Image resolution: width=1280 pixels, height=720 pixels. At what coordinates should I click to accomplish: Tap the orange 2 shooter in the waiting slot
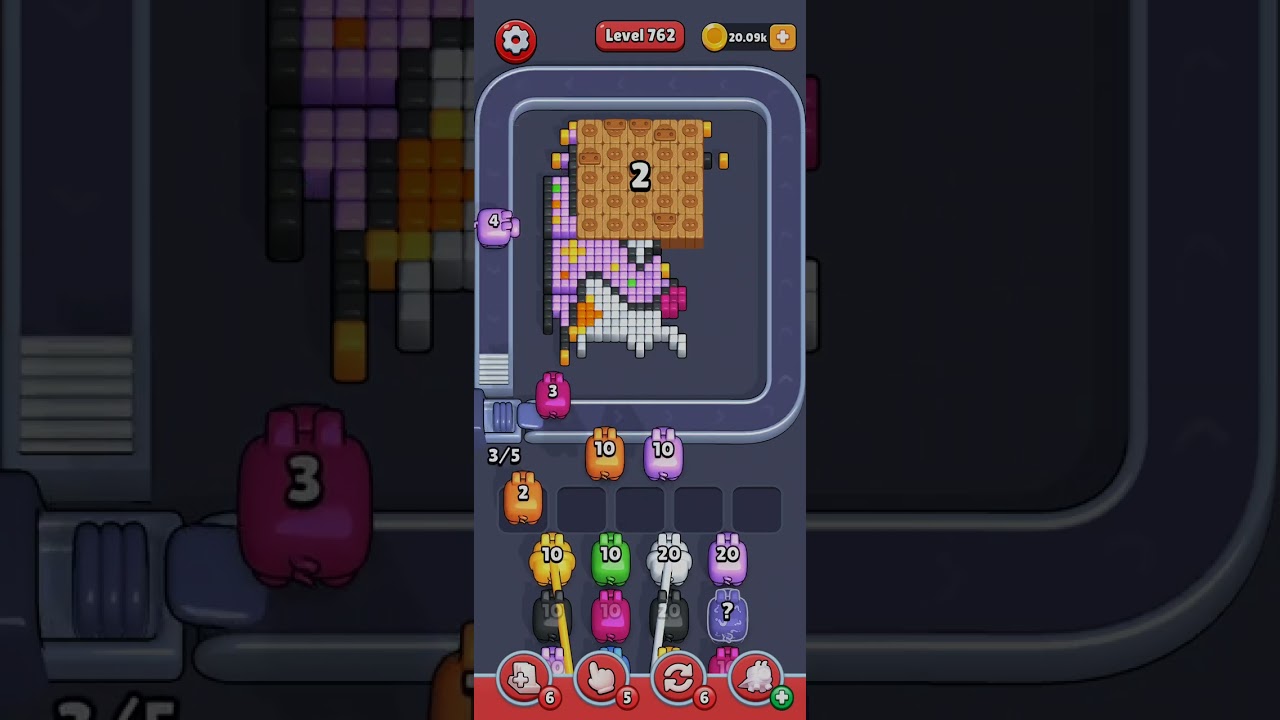522,499
